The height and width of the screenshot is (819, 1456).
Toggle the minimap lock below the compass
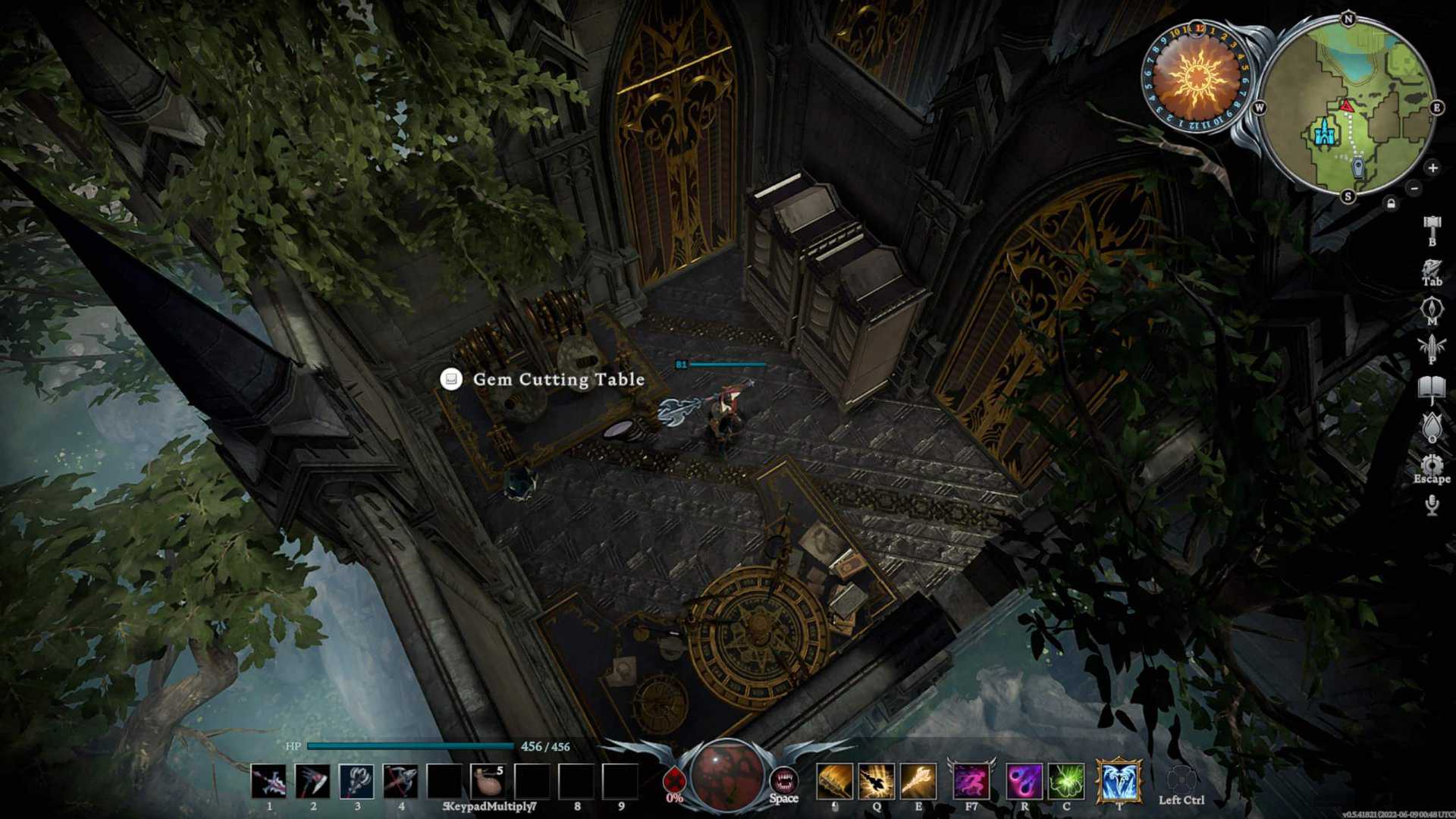(x=1391, y=203)
